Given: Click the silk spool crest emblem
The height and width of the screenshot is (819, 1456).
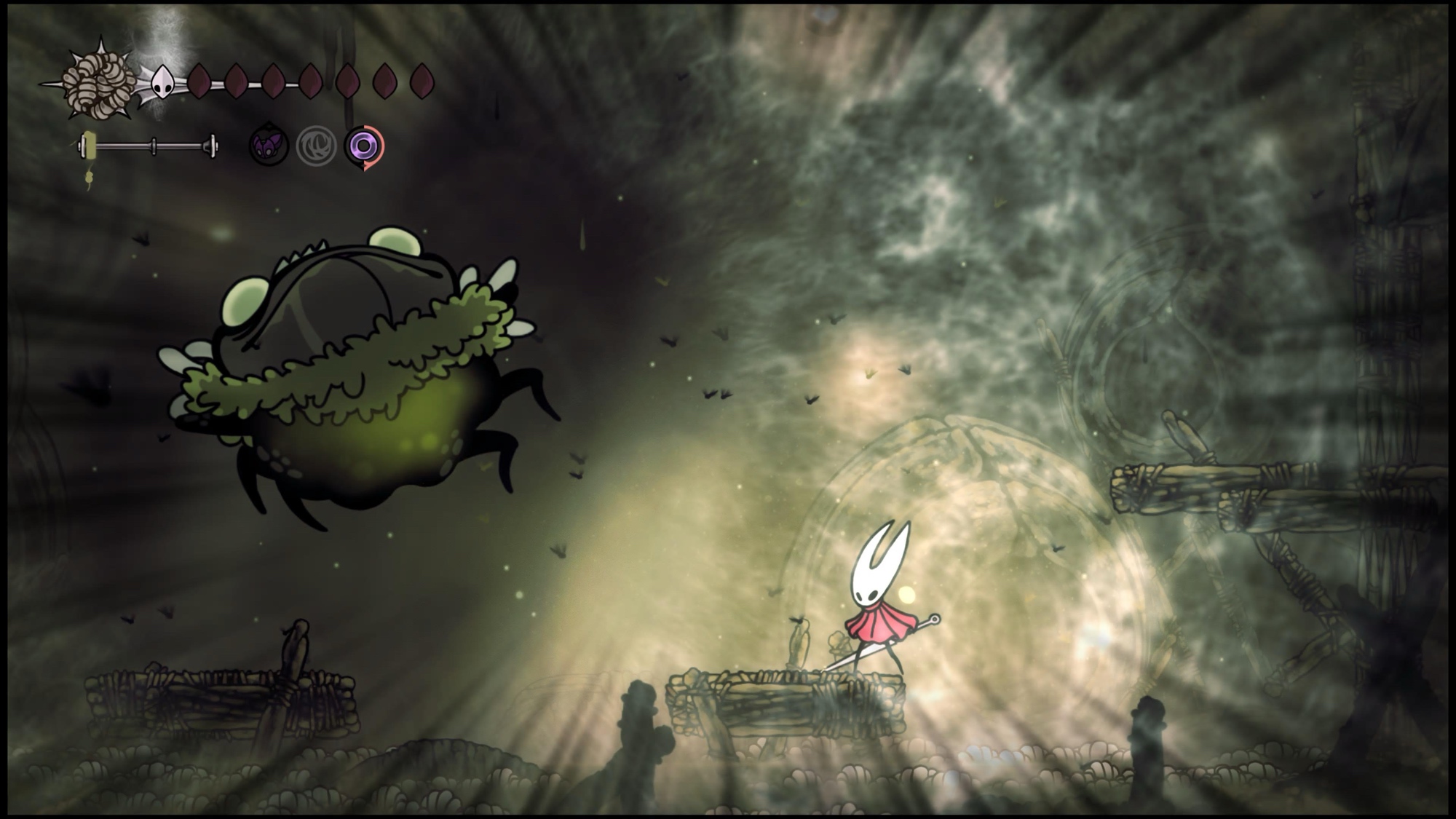Looking at the screenshot, I should (98, 82).
